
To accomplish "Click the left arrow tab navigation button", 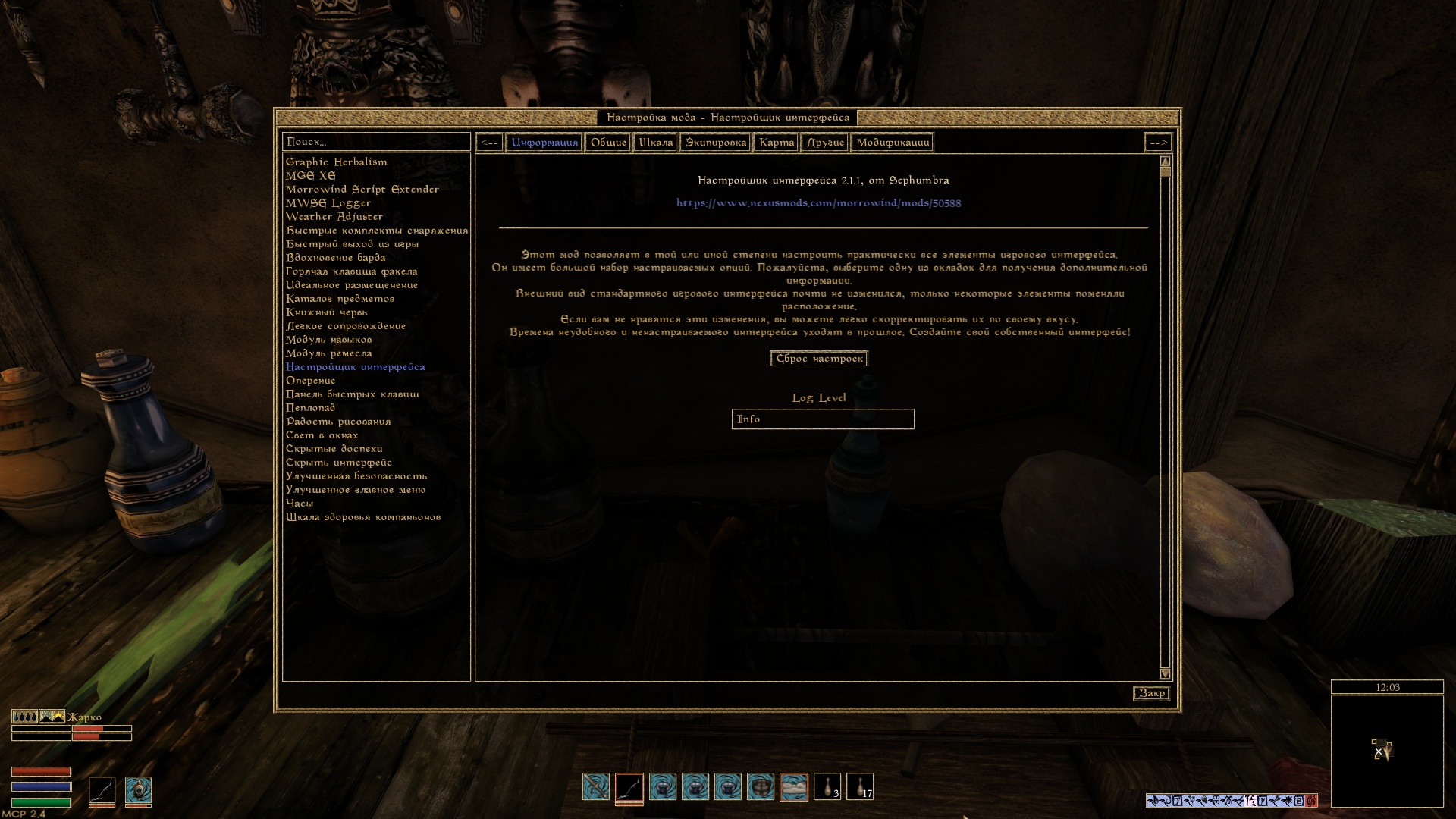I will click(x=489, y=143).
